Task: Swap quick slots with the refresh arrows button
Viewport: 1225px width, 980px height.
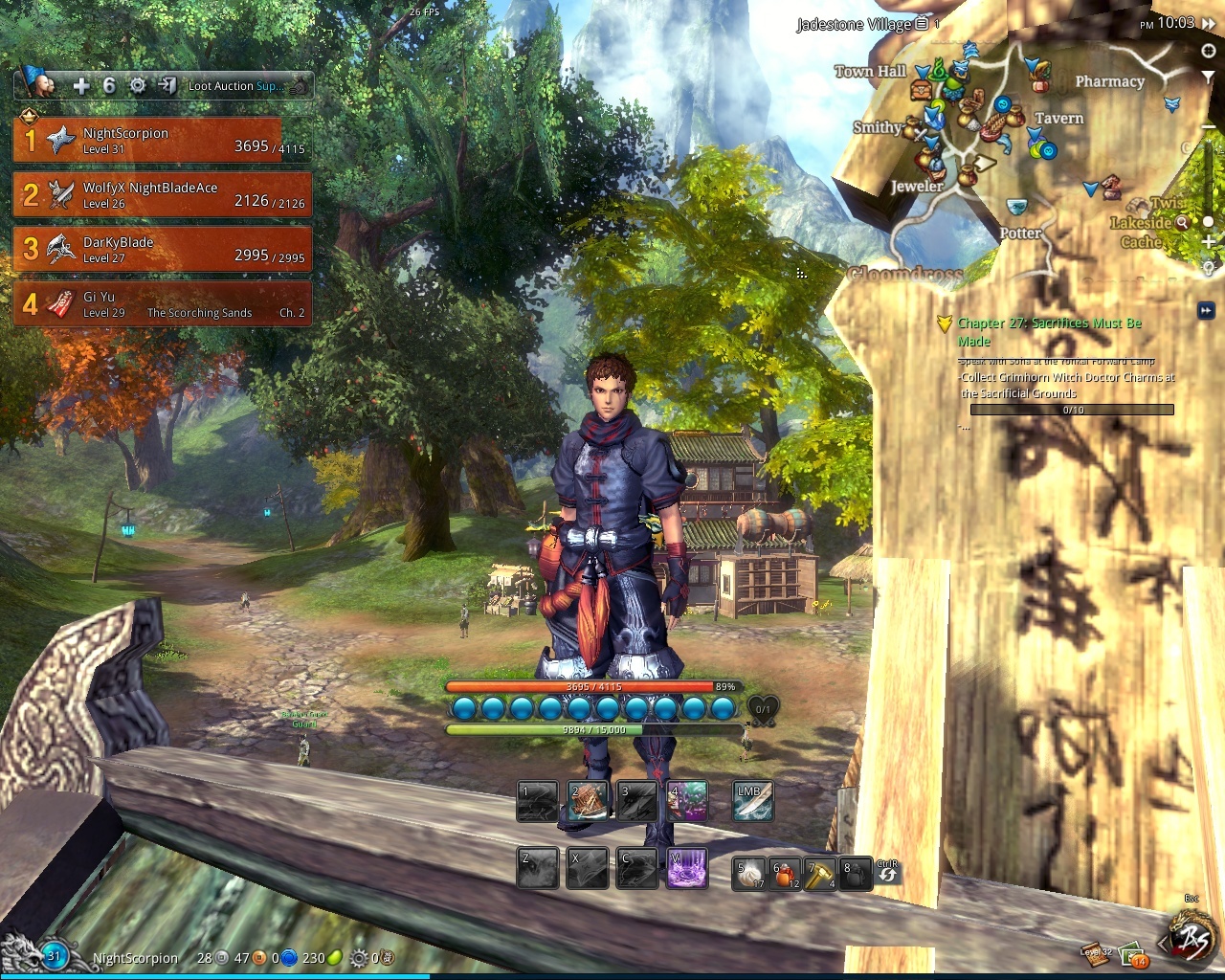Action: (887, 873)
